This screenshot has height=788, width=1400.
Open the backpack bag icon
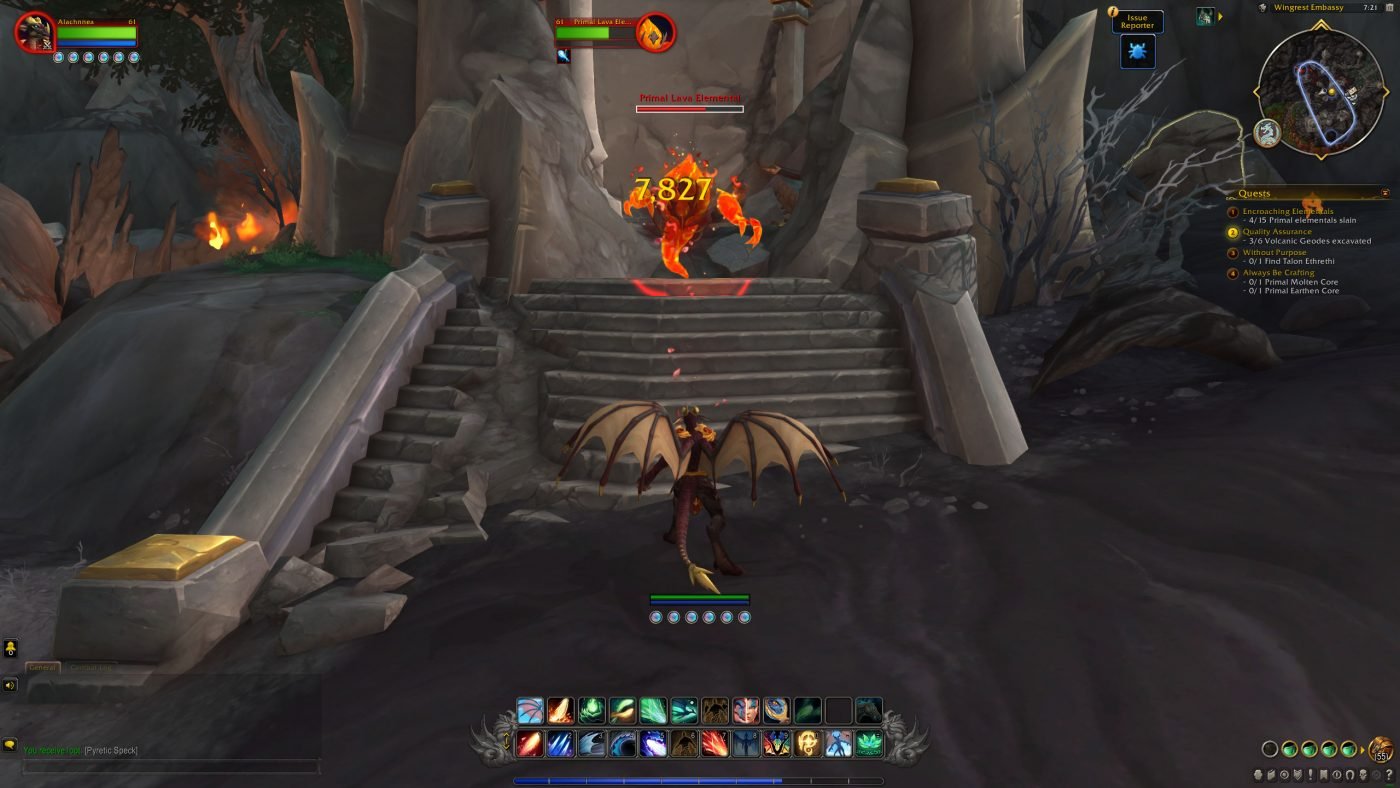click(x=1381, y=749)
